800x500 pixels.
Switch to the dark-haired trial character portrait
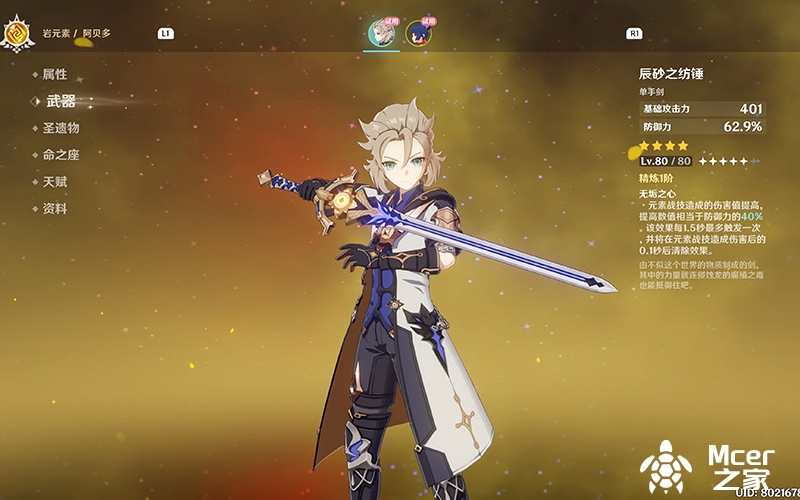418,34
